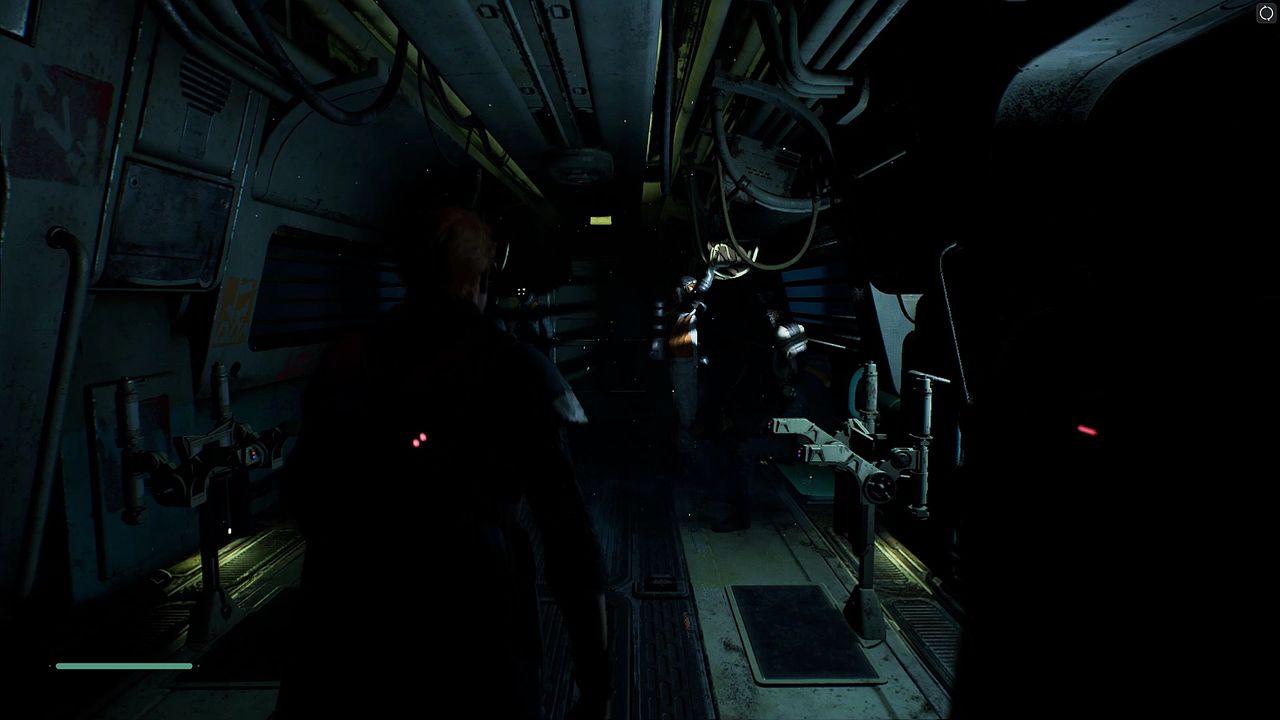This screenshot has width=1280, height=720.
Task: Click the circular-arrows refresh icon
Action: pyautogui.click(x=1266, y=13)
